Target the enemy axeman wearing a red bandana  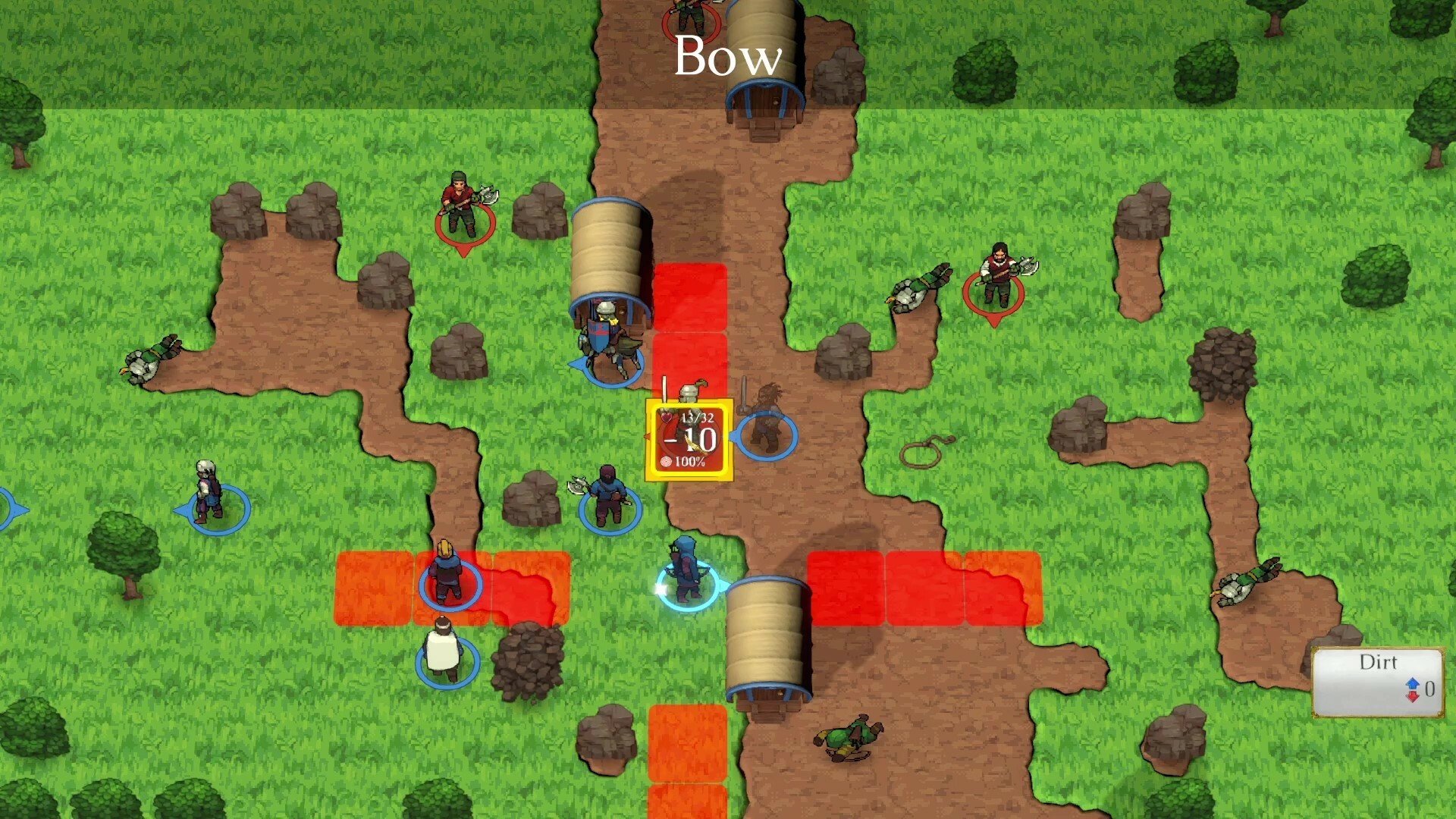click(463, 206)
